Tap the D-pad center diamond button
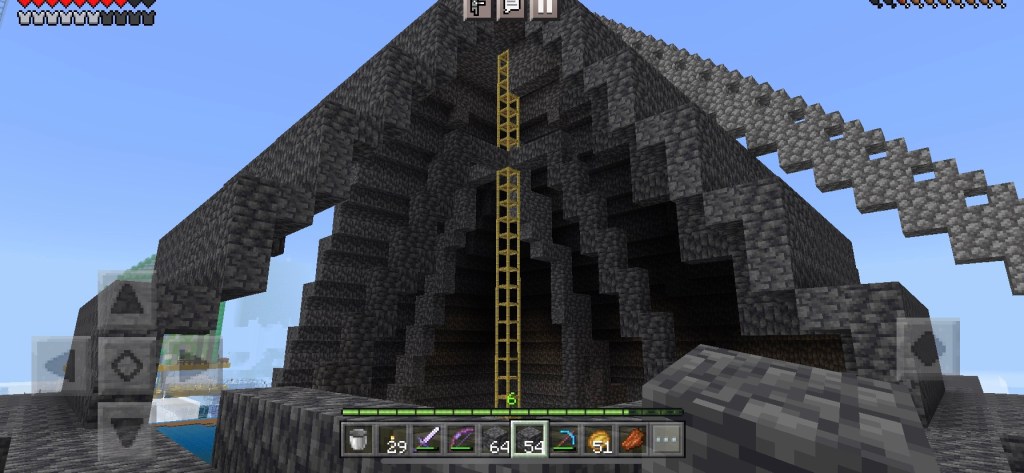 point(126,362)
